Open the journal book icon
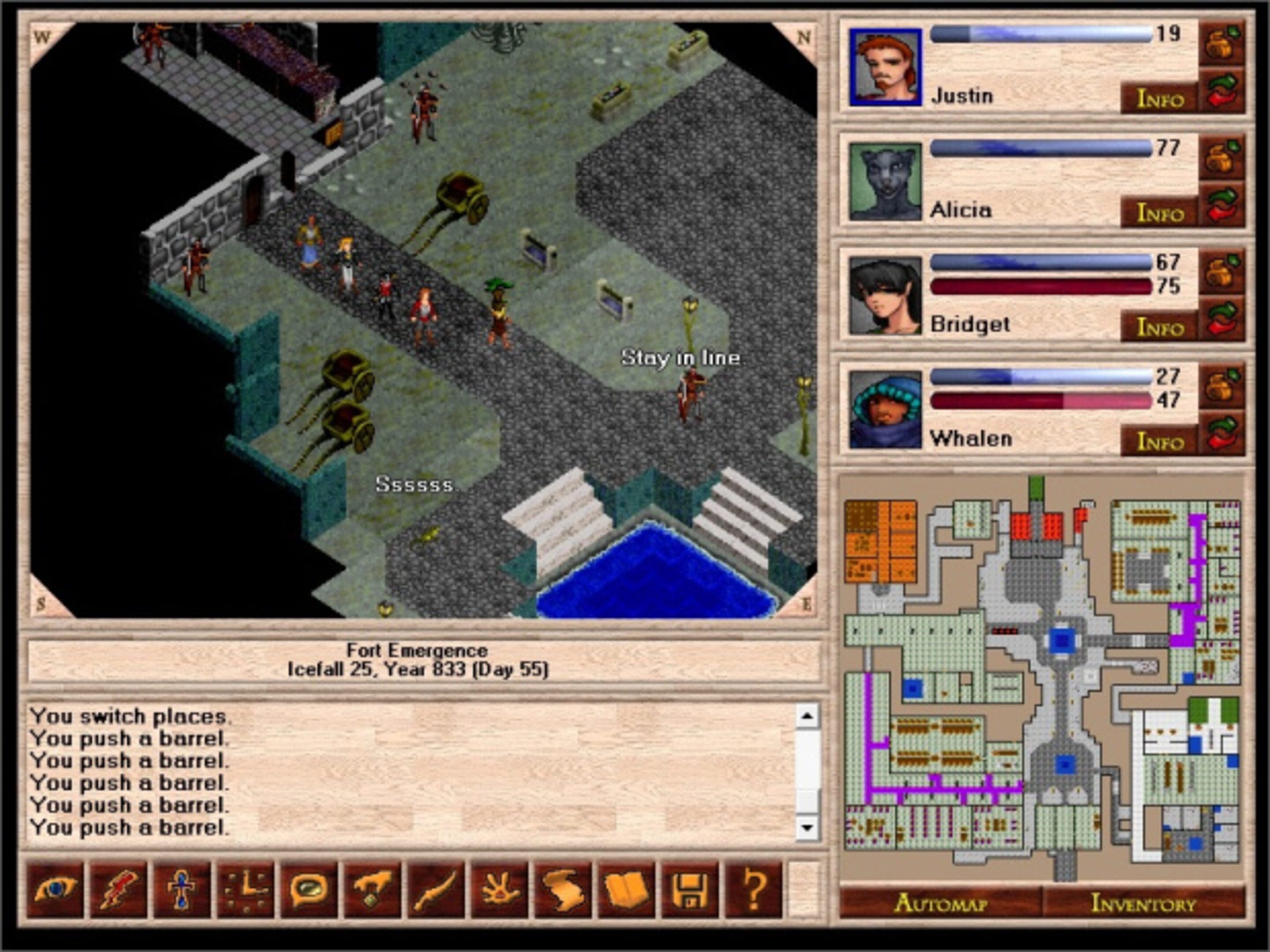This screenshot has width=1270, height=952. pos(626,890)
